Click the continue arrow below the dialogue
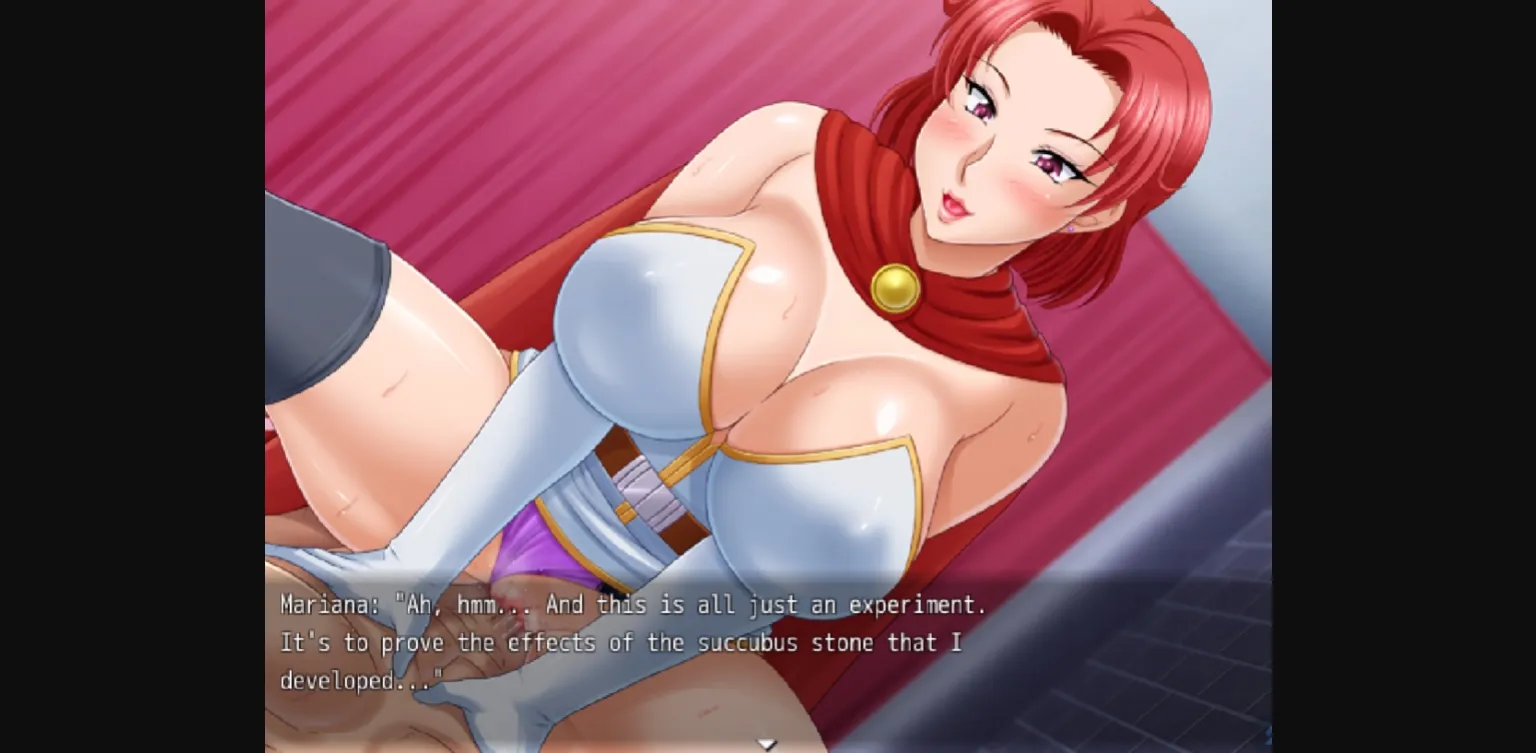The image size is (1536, 753). [x=767, y=743]
